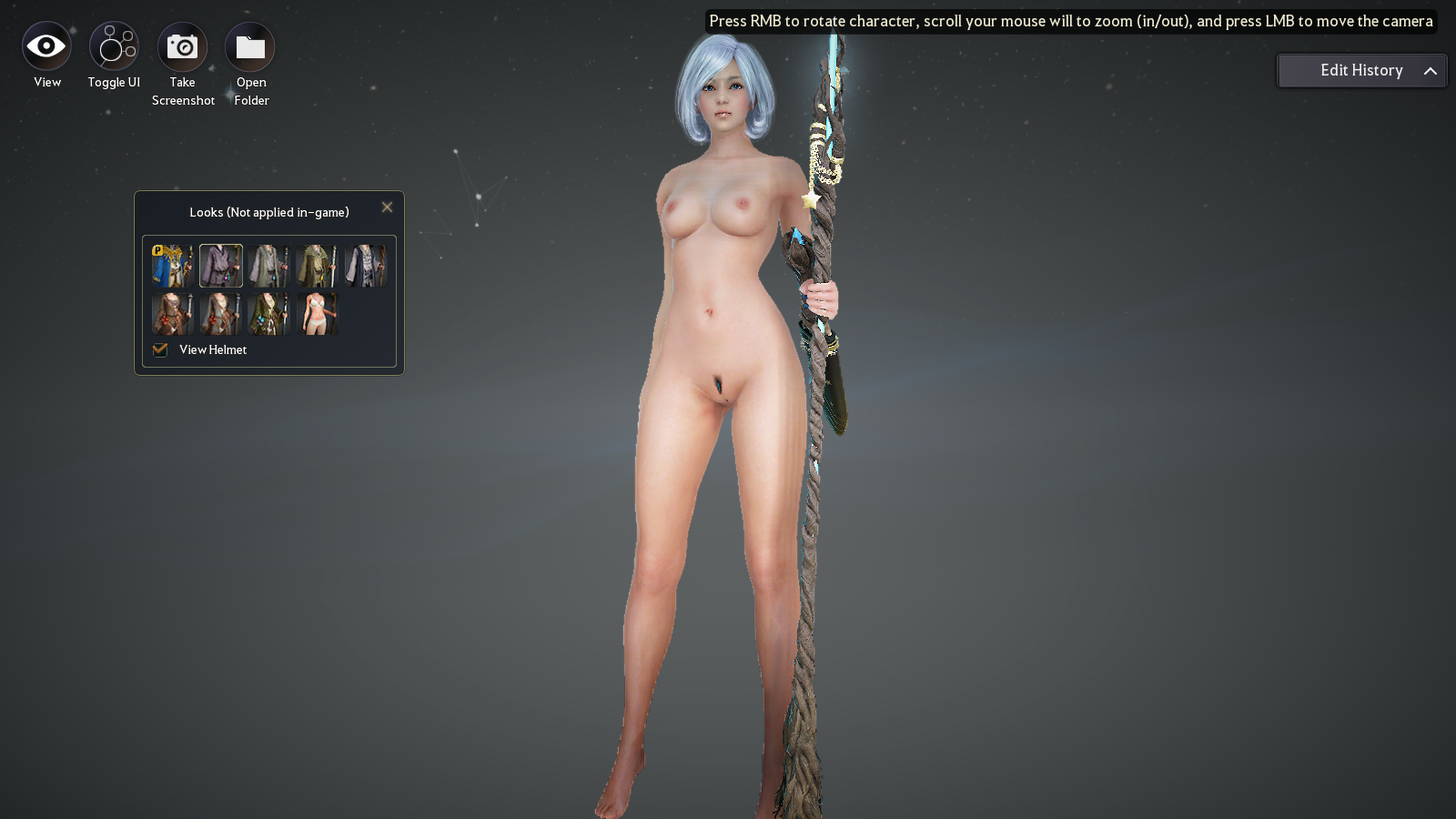Select the green robe in the bottom row
This screenshot has width=1456, height=819.
pos(269,313)
